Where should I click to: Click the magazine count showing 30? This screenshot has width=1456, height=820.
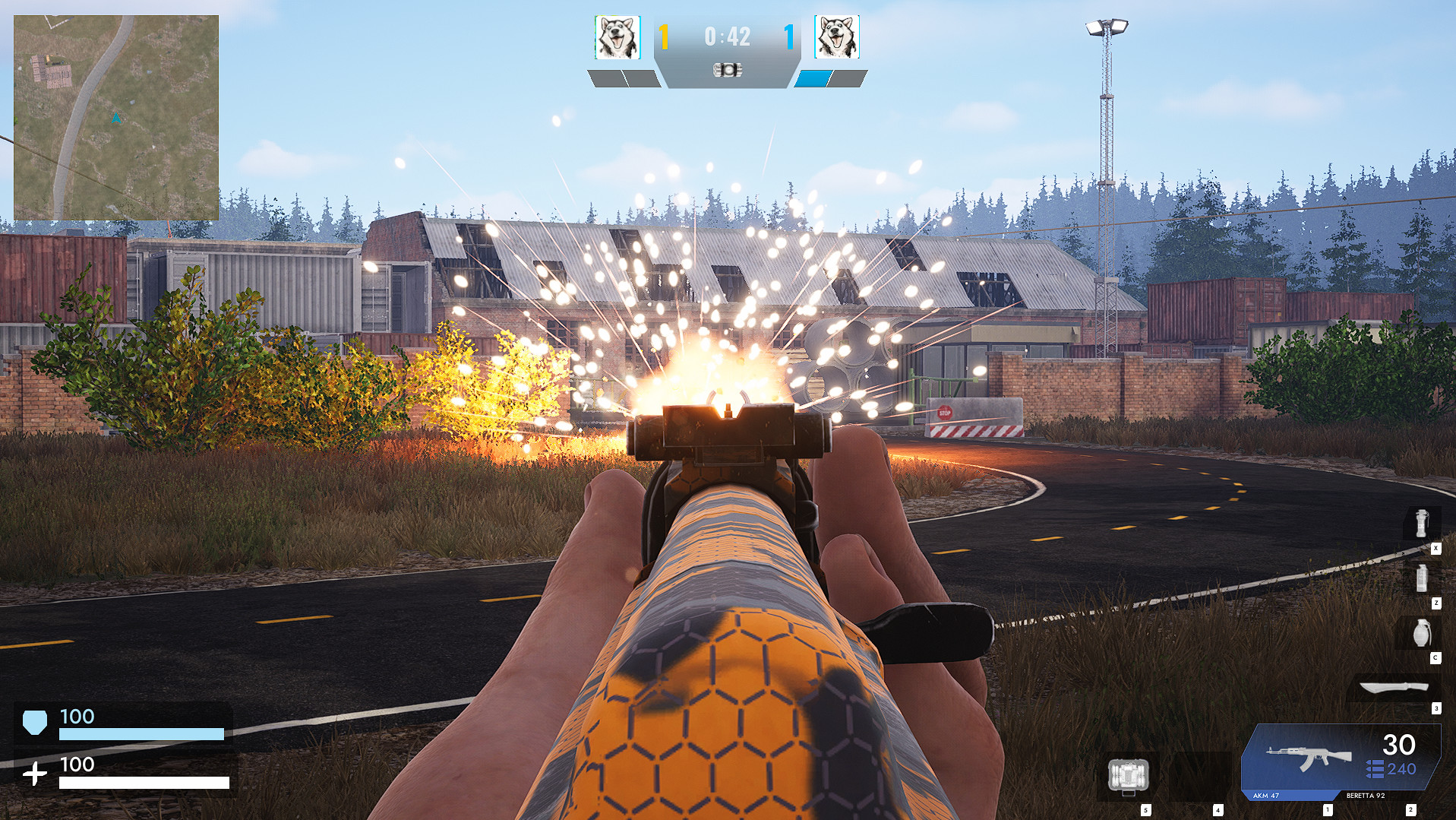pyautogui.click(x=1400, y=745)
